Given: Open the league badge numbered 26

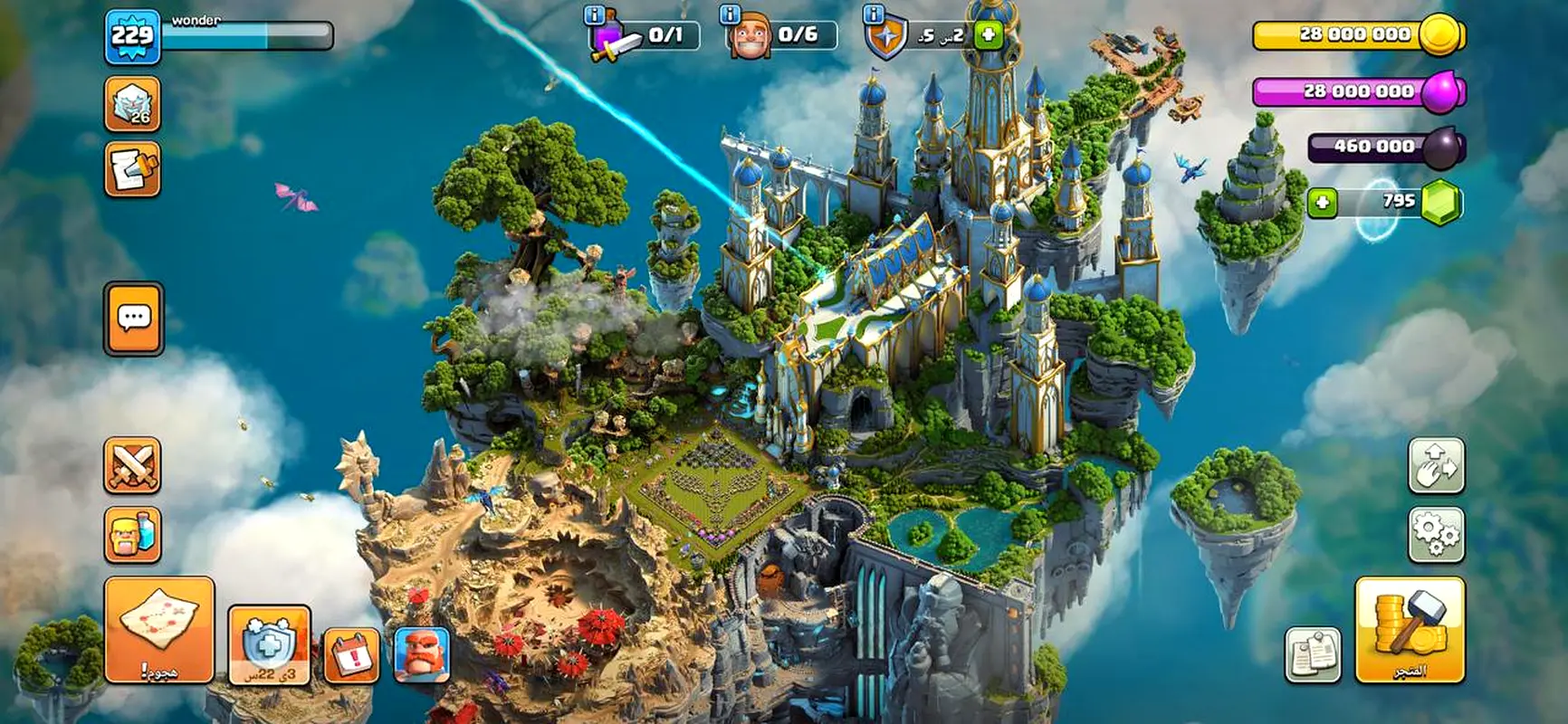Looking at the screenshot, I should [x=132, y=104].
